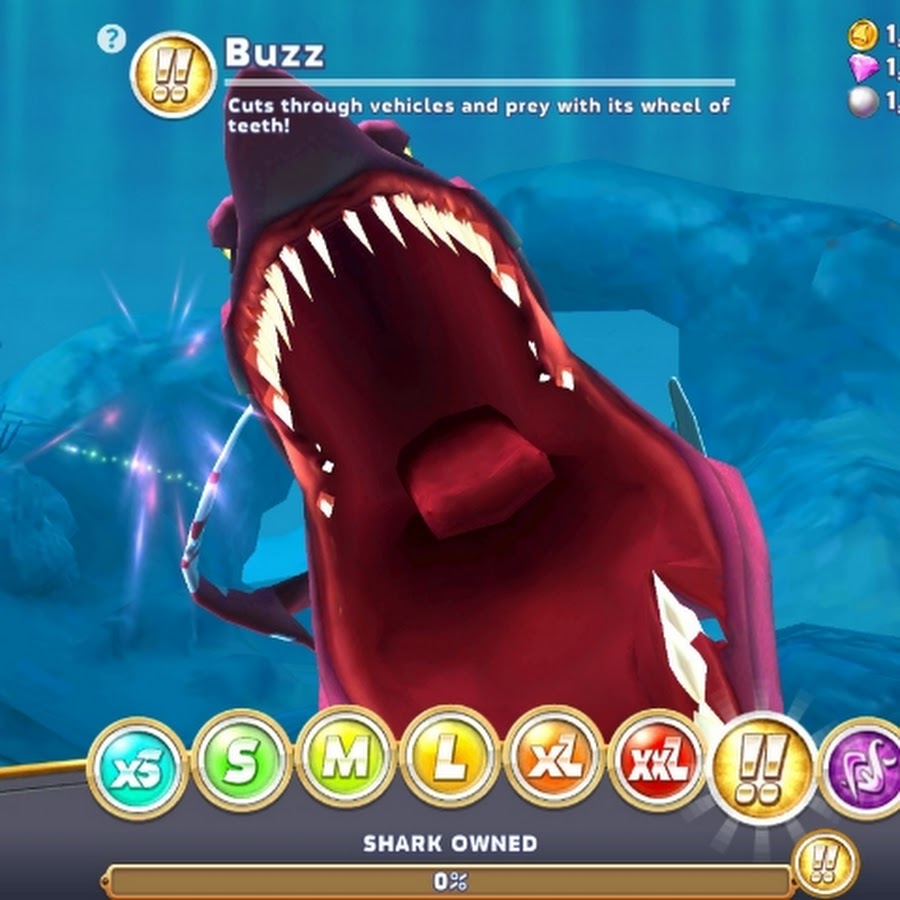900x900 pixels.
Task: Click the silver pearl currency icon
Action: point(863,102)
